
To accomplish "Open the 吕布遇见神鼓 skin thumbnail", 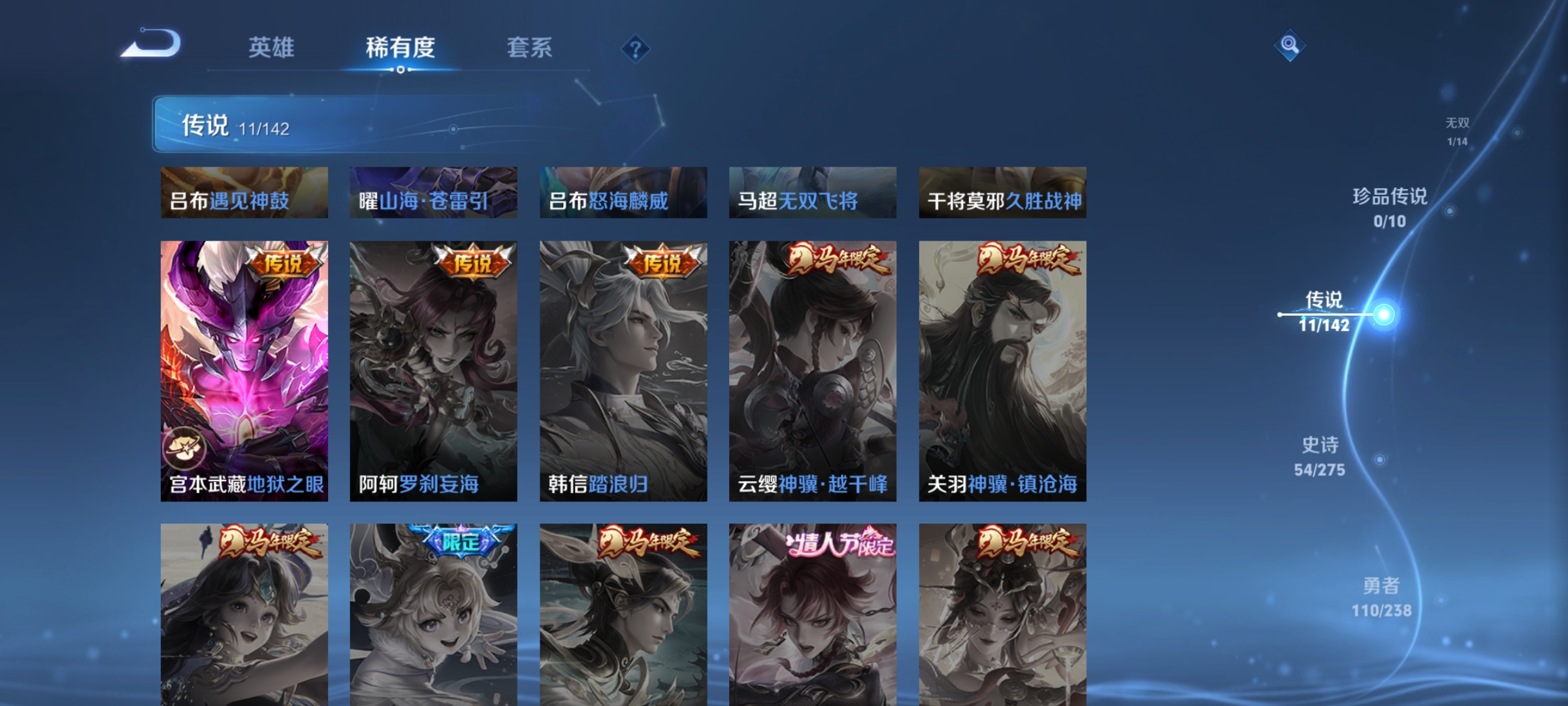I will 244,192.
